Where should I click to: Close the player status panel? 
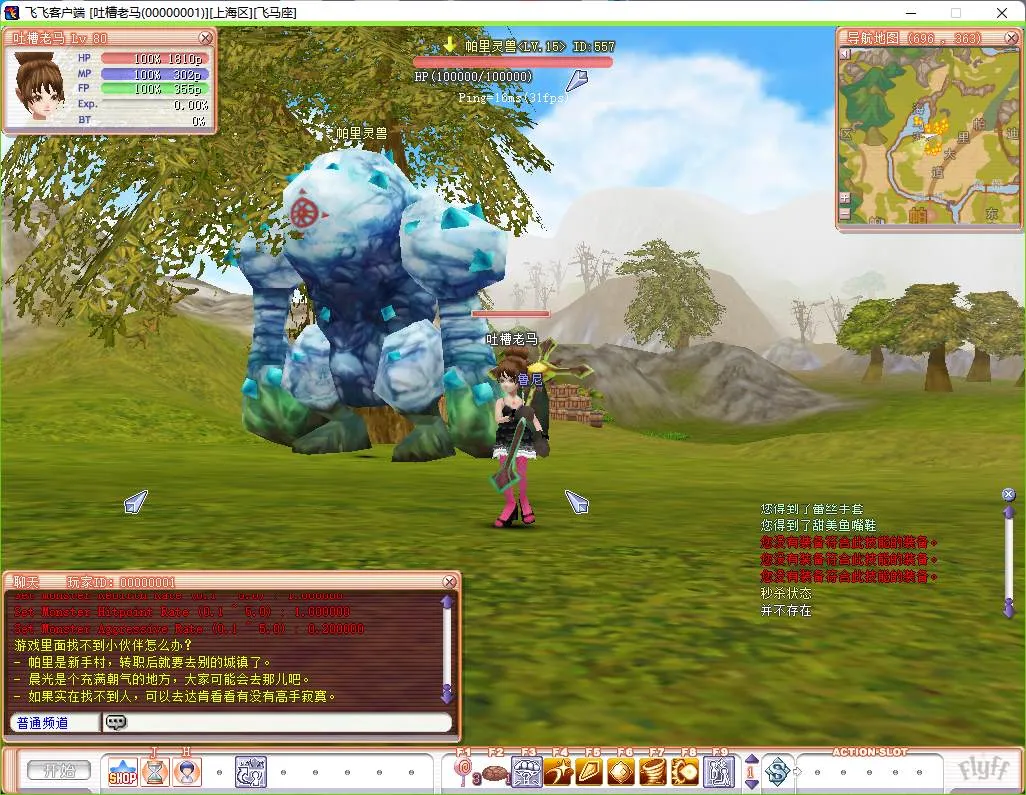pyautogui.click(x=205, y=38)
